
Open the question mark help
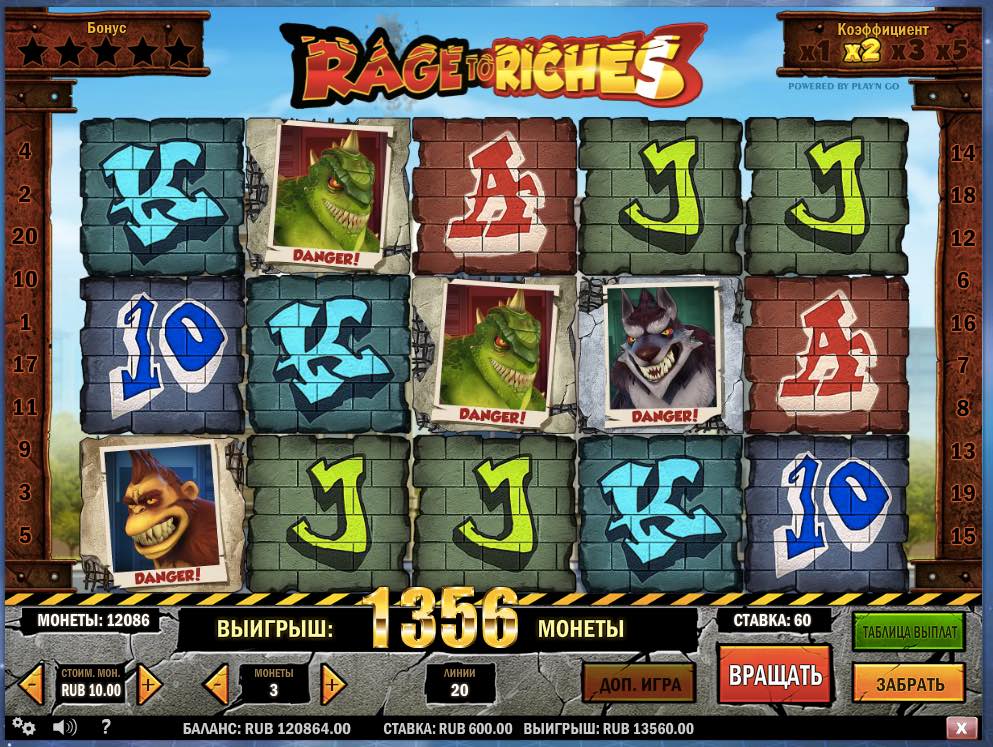(x=106, y=727)
